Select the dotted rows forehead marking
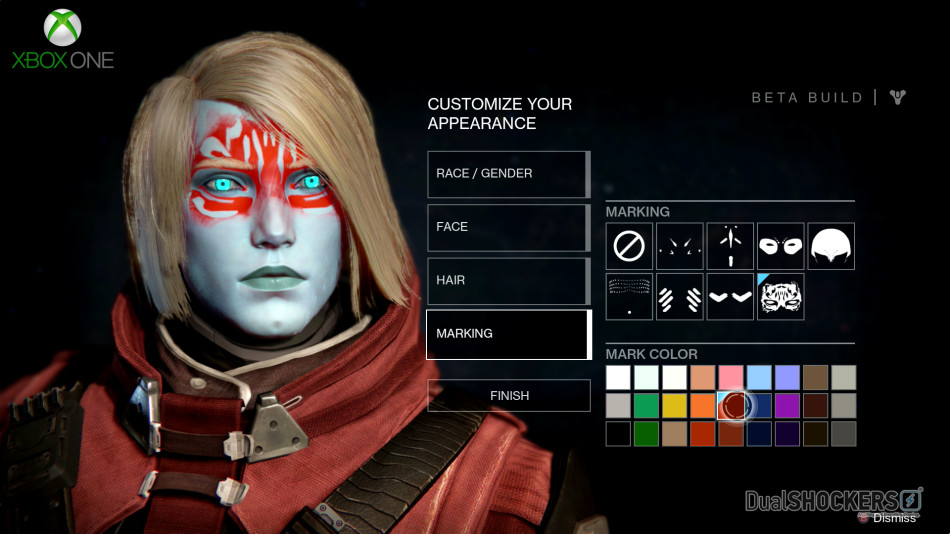The image size is (950, 534). click(x=629, y=297)
